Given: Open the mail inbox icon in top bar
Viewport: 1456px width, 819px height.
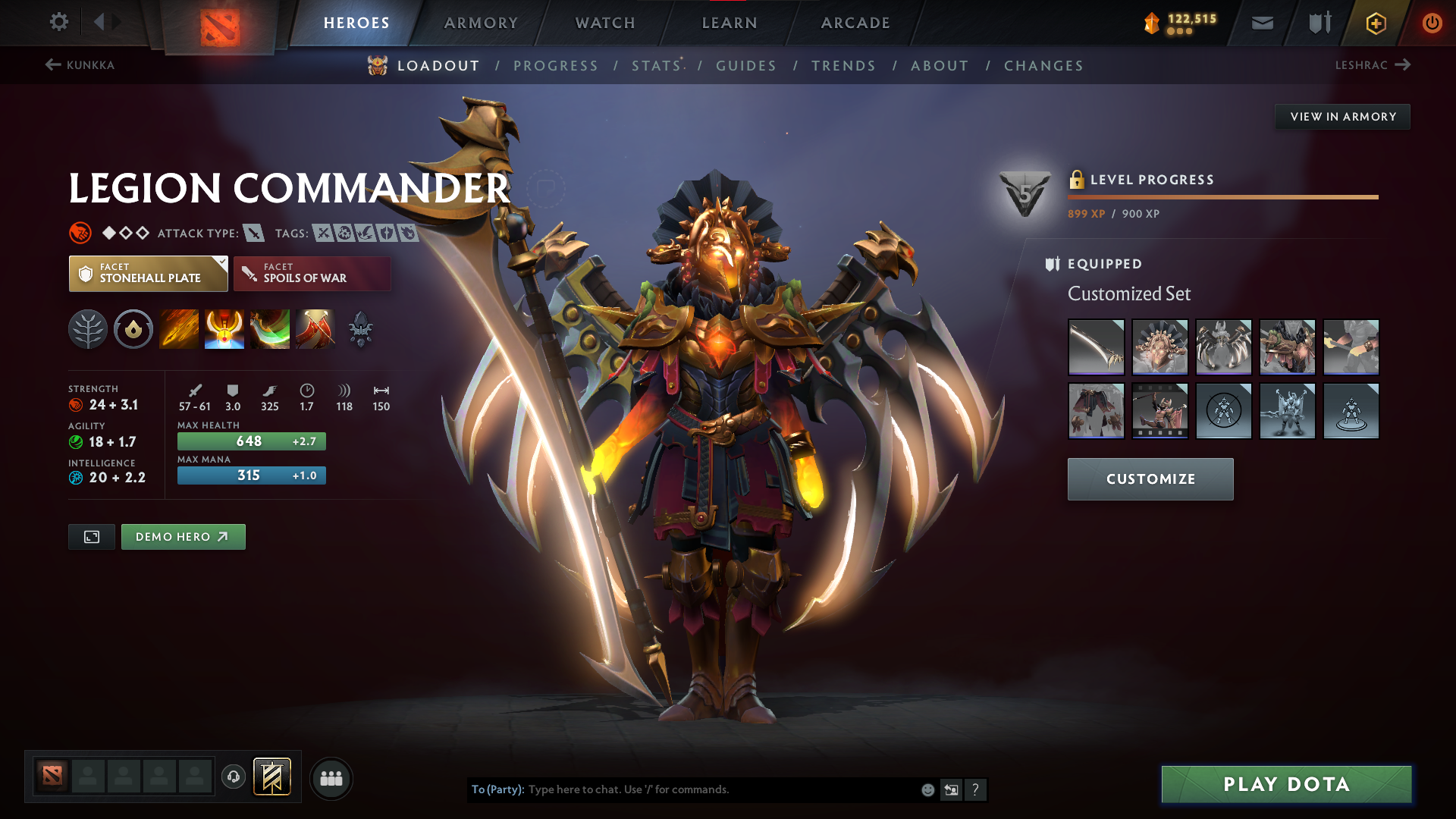Looking at the screenshot, I should [1262, 23].
